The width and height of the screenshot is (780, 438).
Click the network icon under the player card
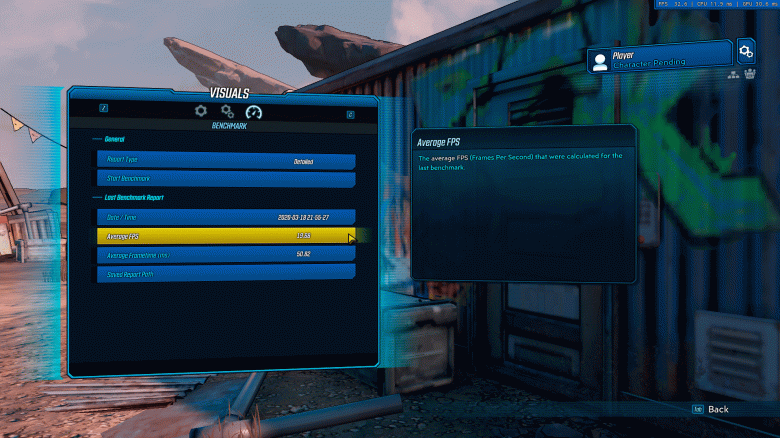point(733,76)
